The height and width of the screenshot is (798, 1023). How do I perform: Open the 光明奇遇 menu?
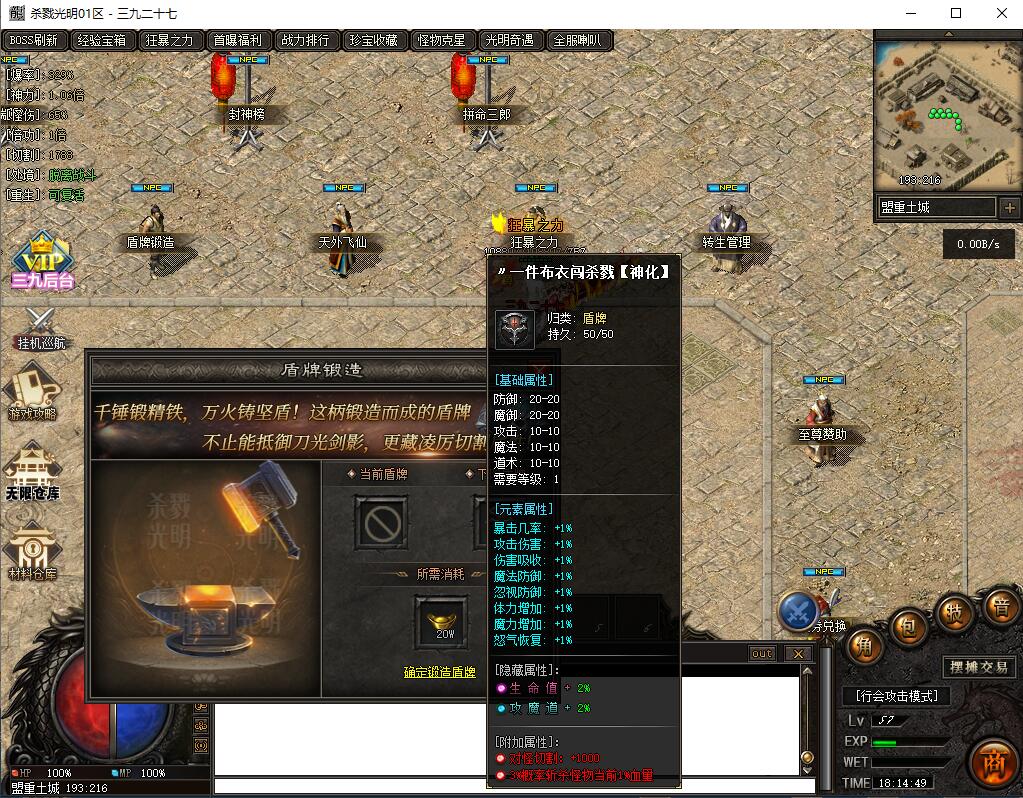509,41
